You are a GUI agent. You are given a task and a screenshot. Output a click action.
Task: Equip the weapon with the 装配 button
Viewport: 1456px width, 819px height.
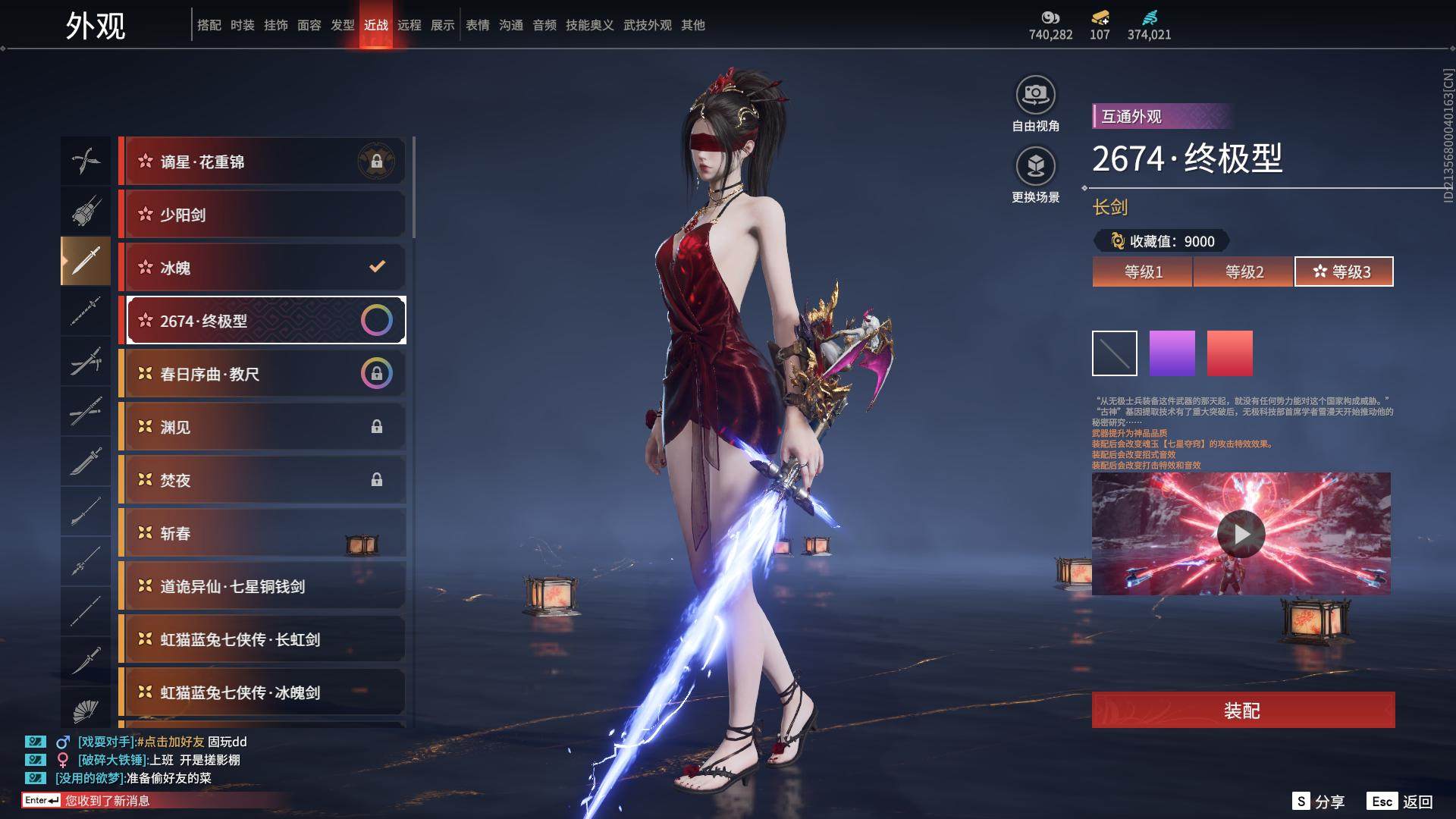[x=1242, y=710]
